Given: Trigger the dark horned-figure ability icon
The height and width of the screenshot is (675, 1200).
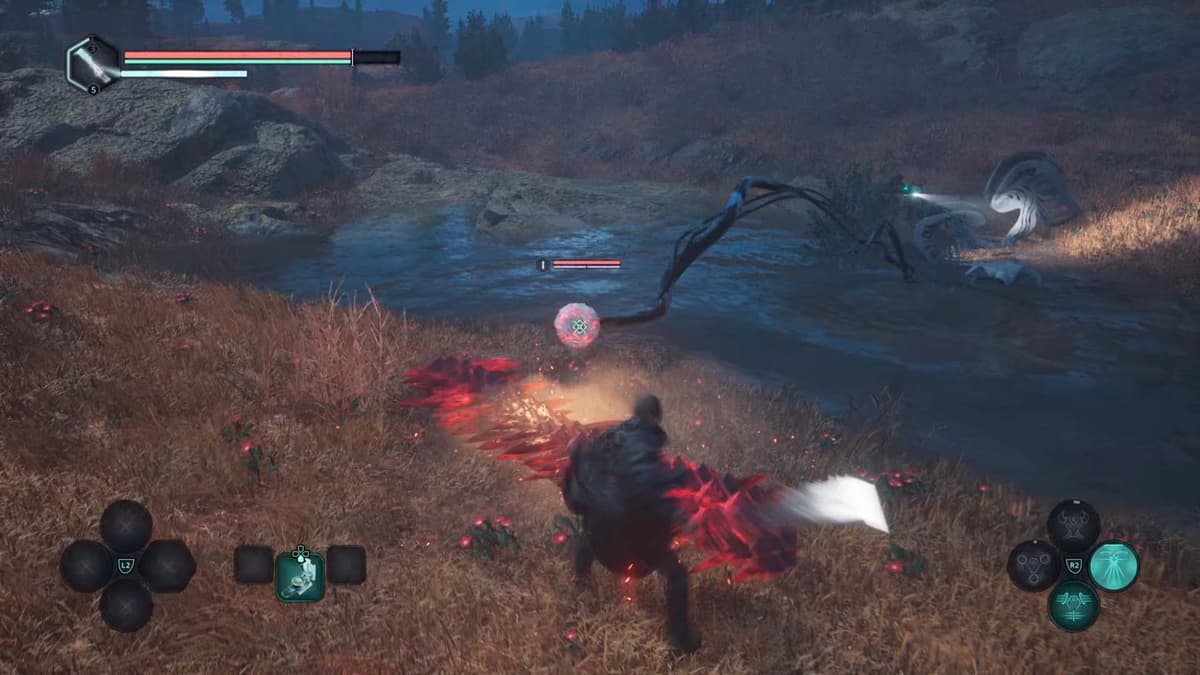Looking at the screenshot, I should (x=1073, y=526).
